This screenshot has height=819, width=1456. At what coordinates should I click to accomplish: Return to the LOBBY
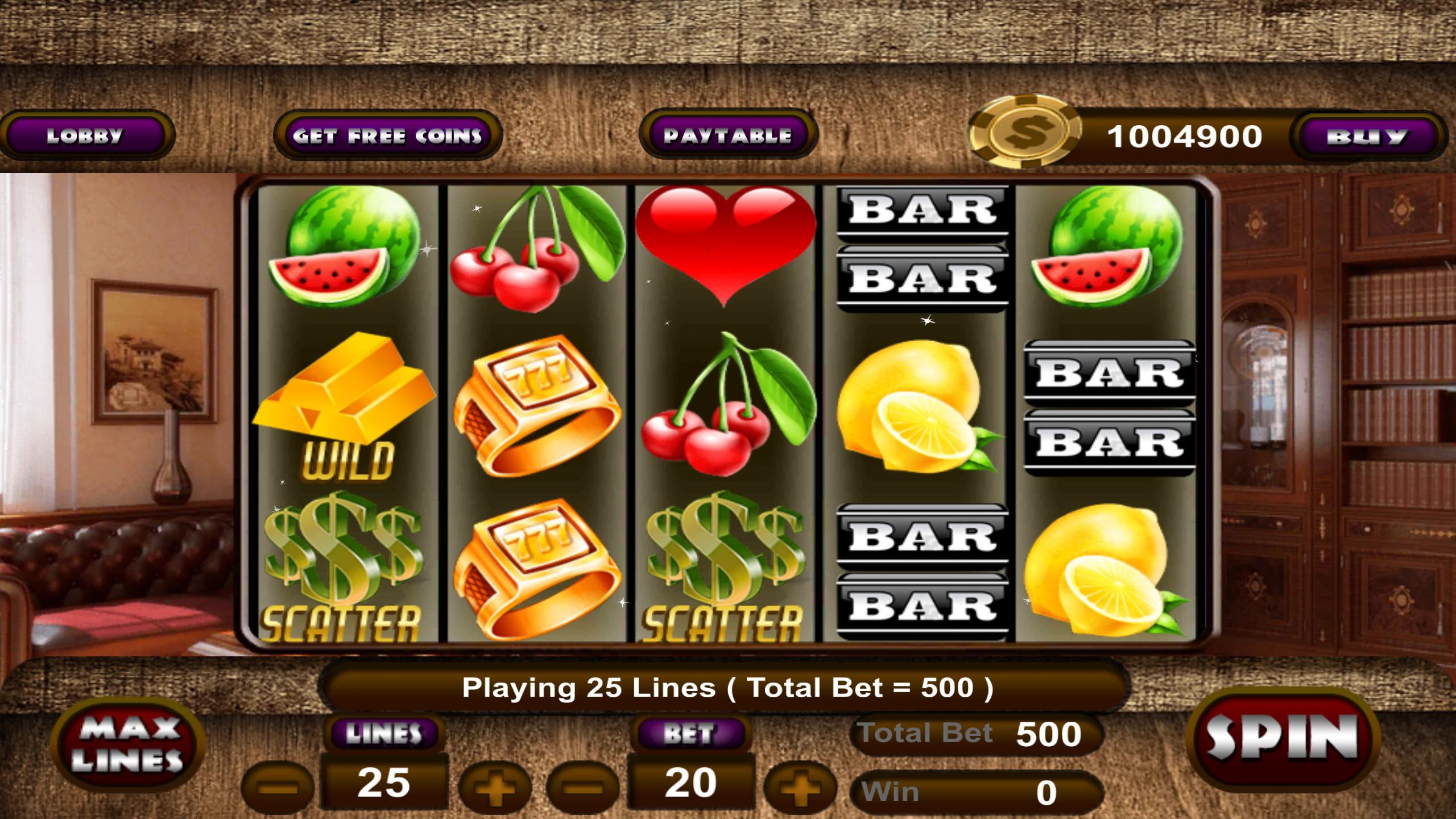(x=86, y=135)
